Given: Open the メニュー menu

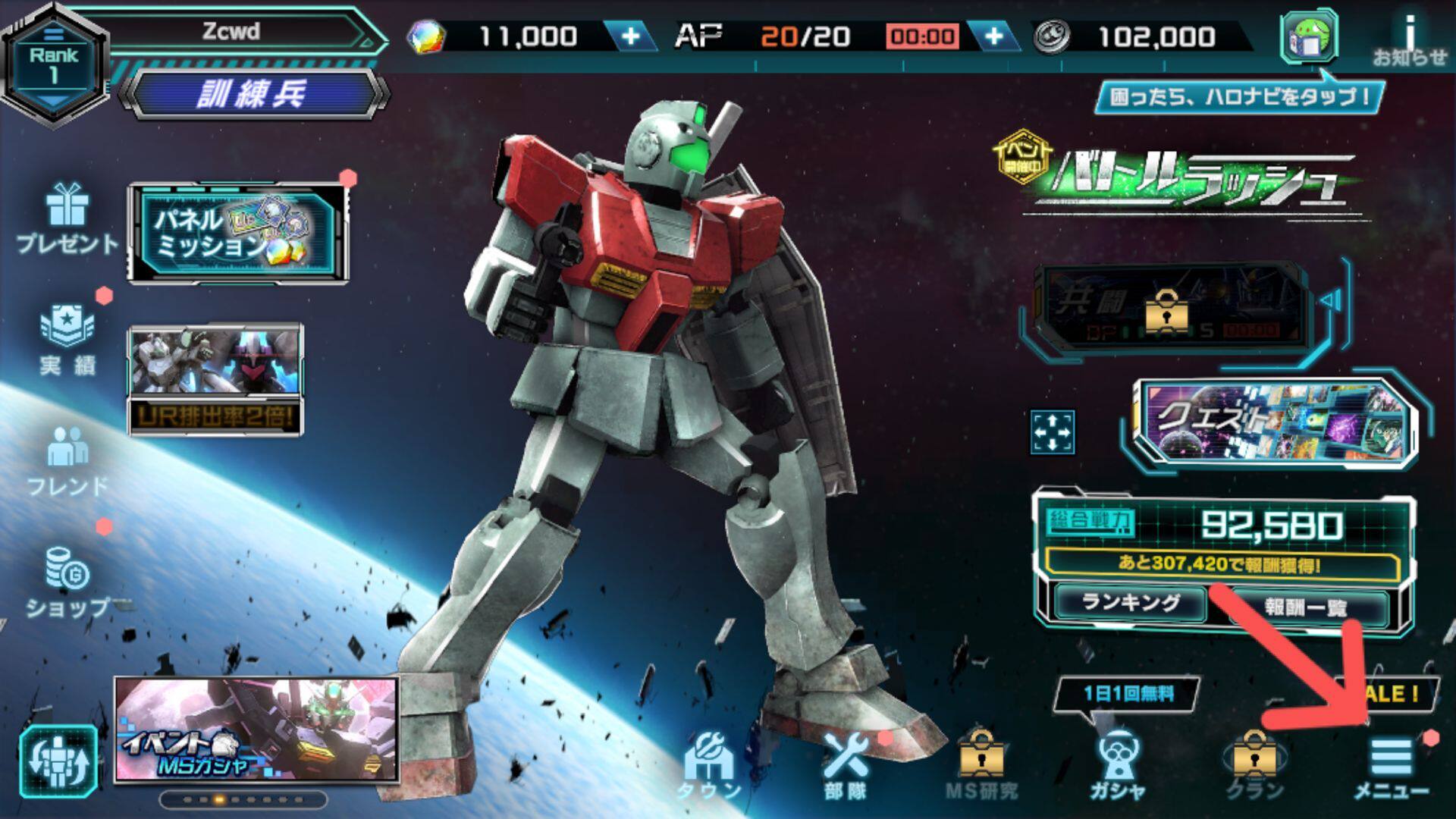Looking at the screenshot, I should pos(1392,766).
